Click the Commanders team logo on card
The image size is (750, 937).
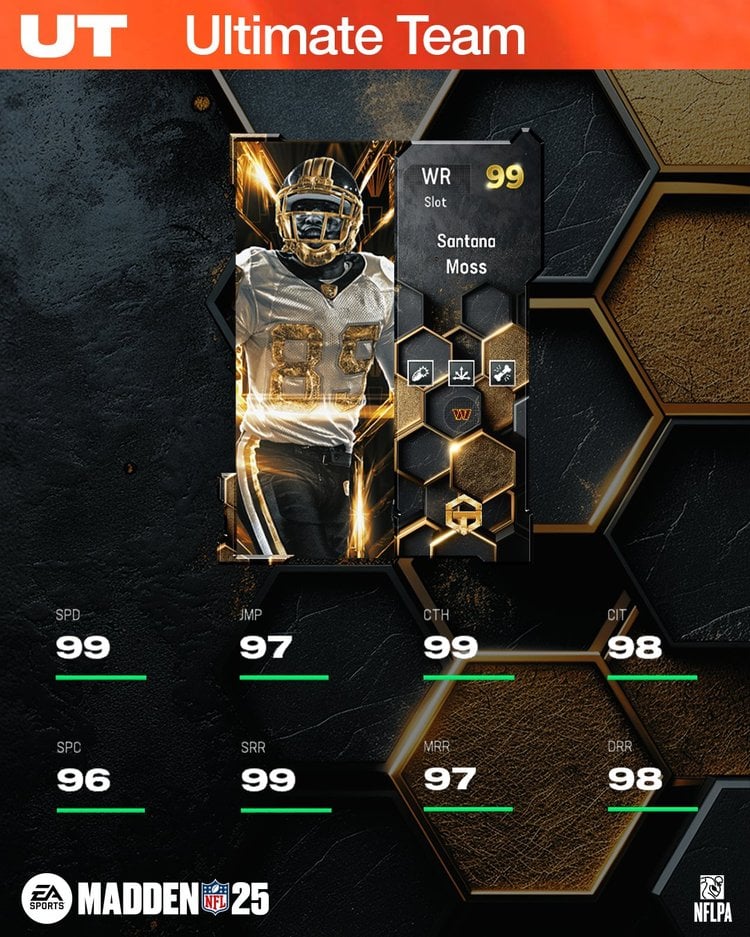pyautogui.click(x=462, y=412)
